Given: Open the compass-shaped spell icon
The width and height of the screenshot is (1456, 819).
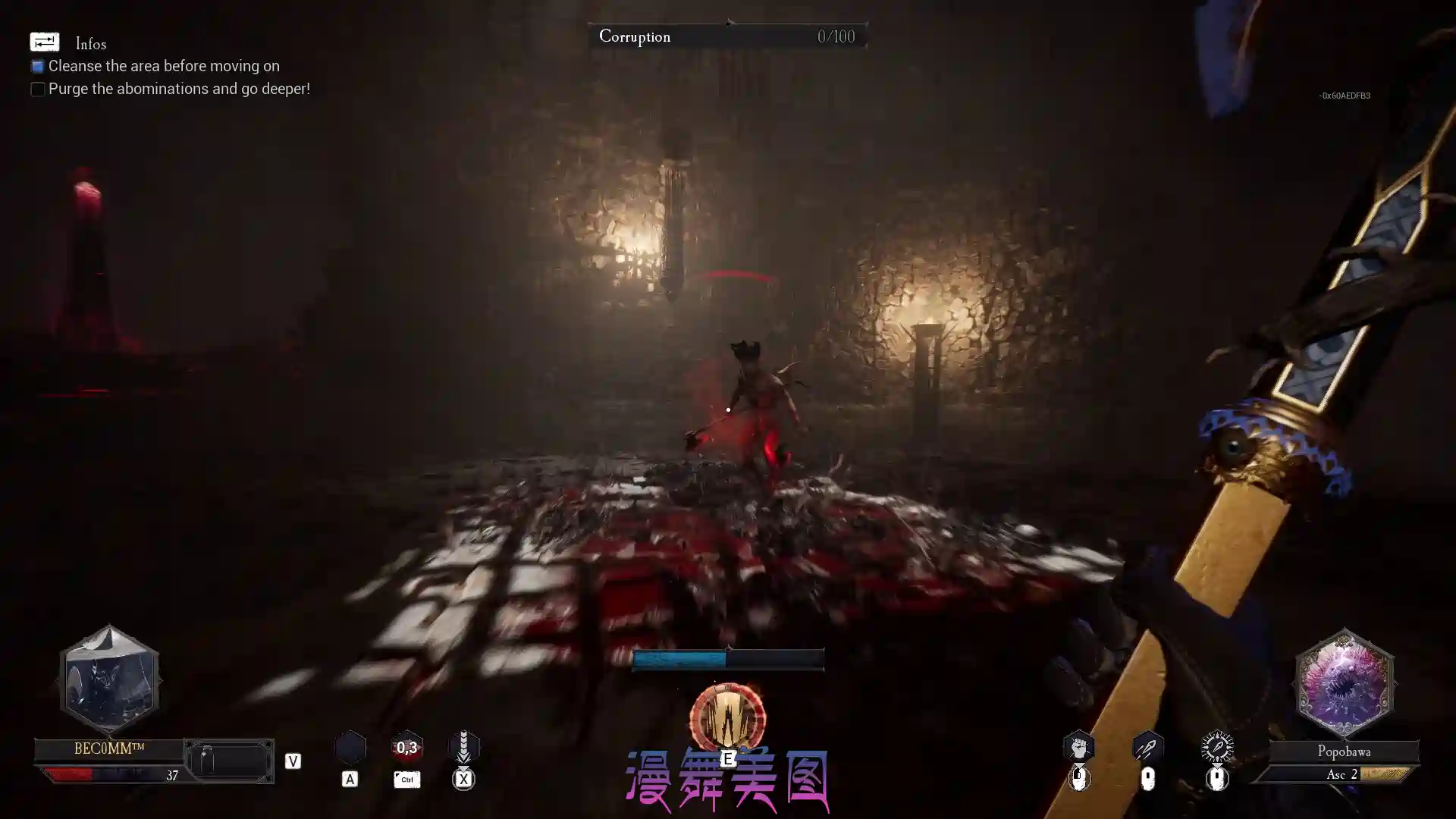Looking at the screenshot, I should point(1217,747).
